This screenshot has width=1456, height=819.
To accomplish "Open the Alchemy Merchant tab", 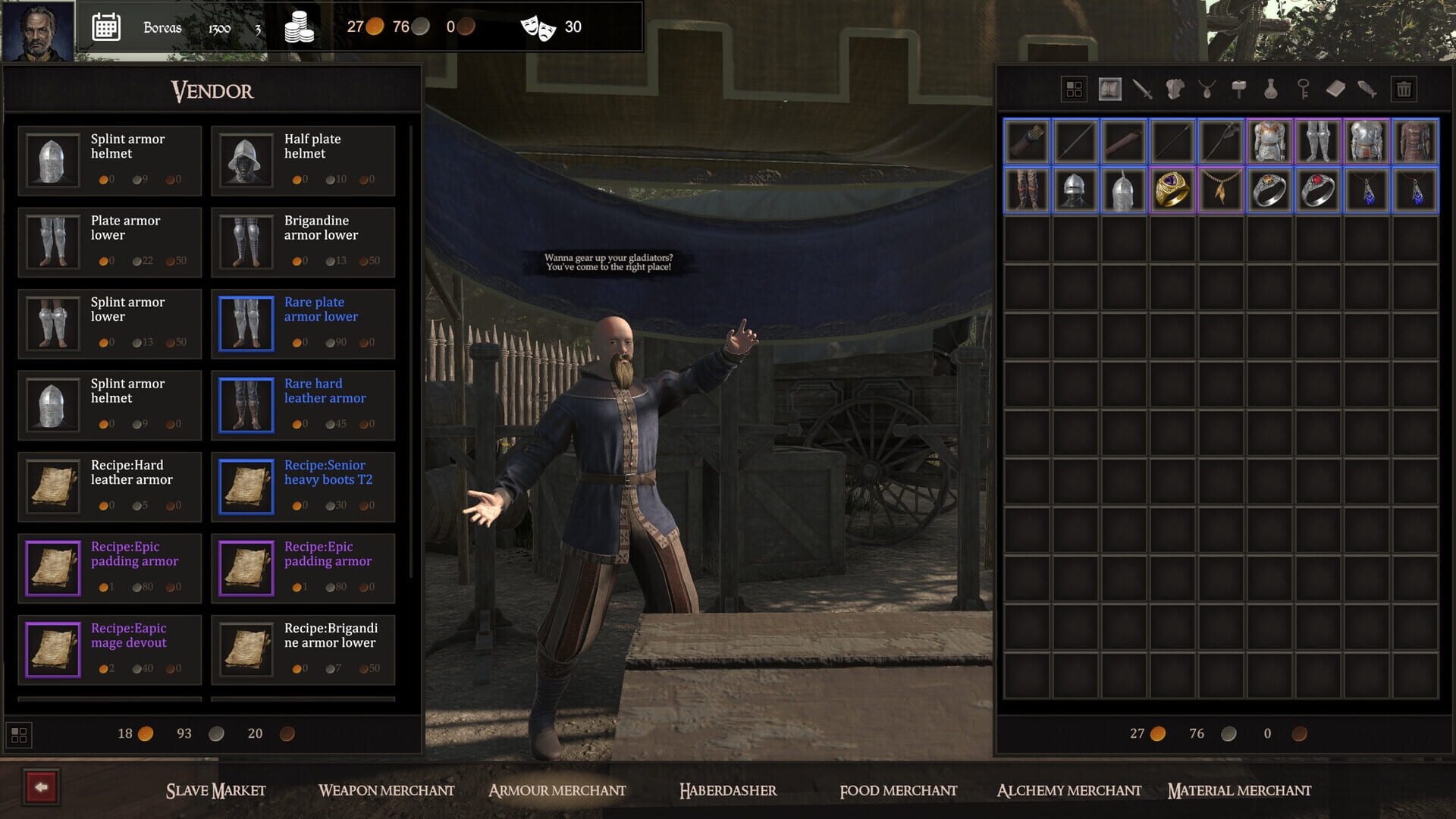I will [x=1068, y=790].
